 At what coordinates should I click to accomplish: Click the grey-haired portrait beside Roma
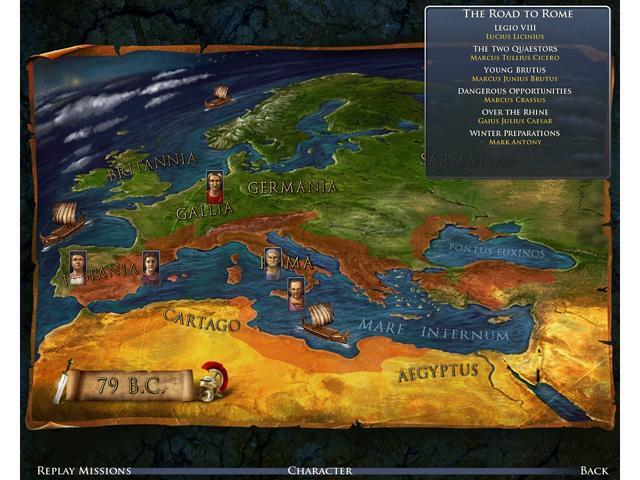pos(274,264)
